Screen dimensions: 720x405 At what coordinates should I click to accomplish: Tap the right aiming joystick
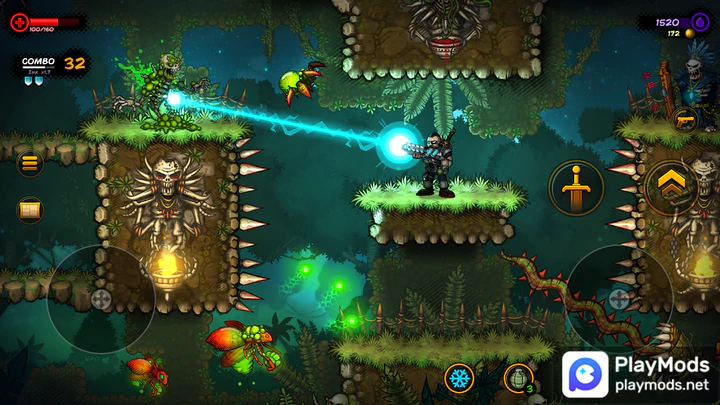tap(619, 298)
